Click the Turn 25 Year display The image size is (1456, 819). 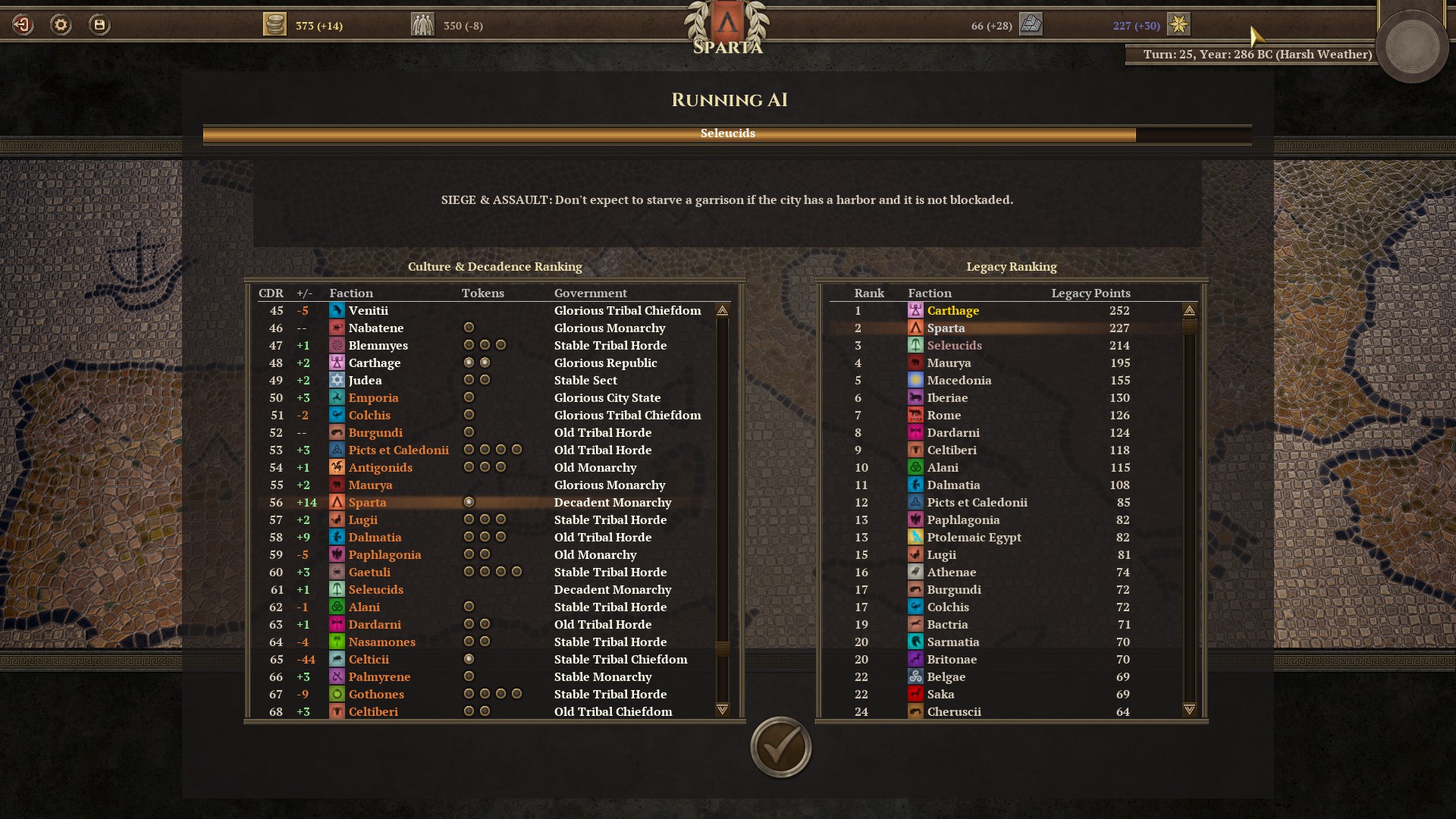coord(1251,54)
